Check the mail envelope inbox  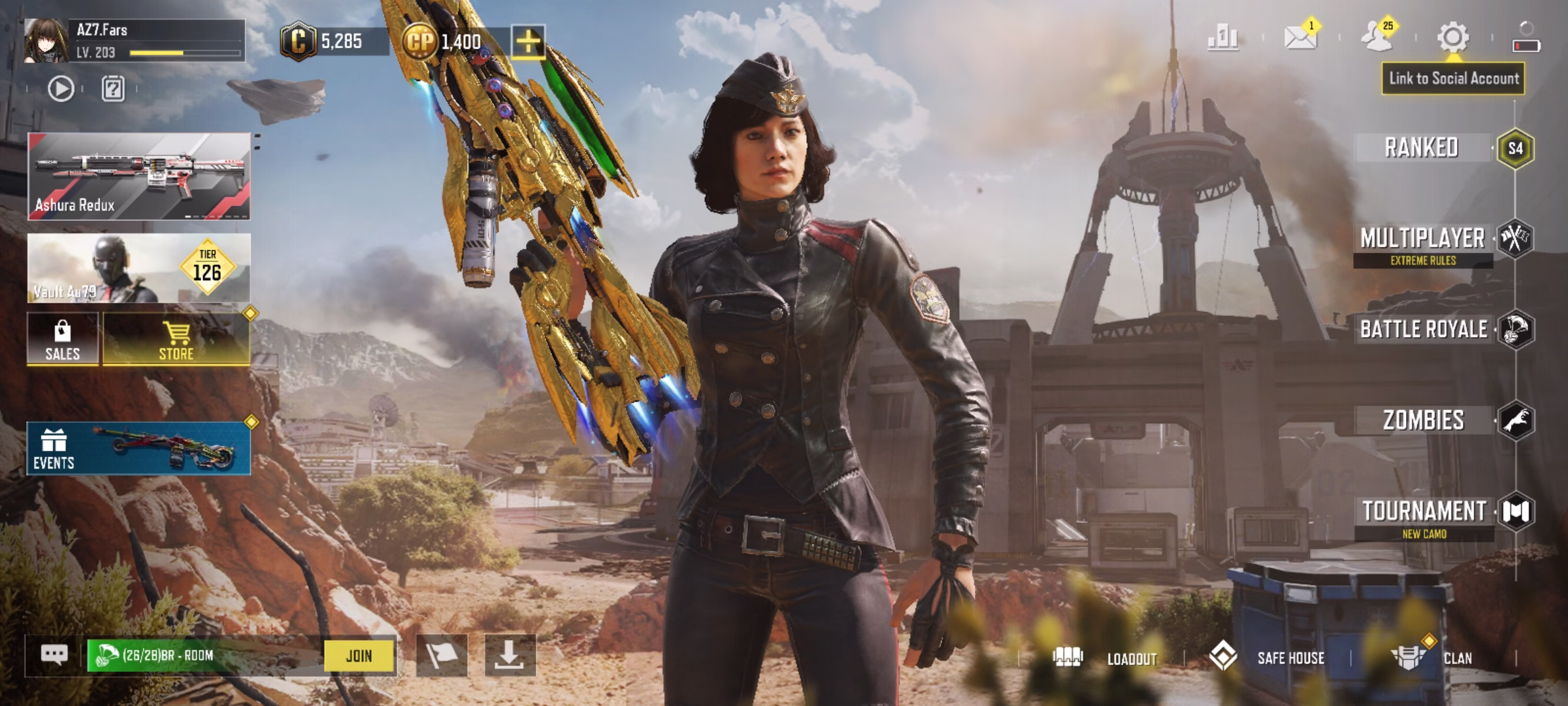(x=1300, y=37)
